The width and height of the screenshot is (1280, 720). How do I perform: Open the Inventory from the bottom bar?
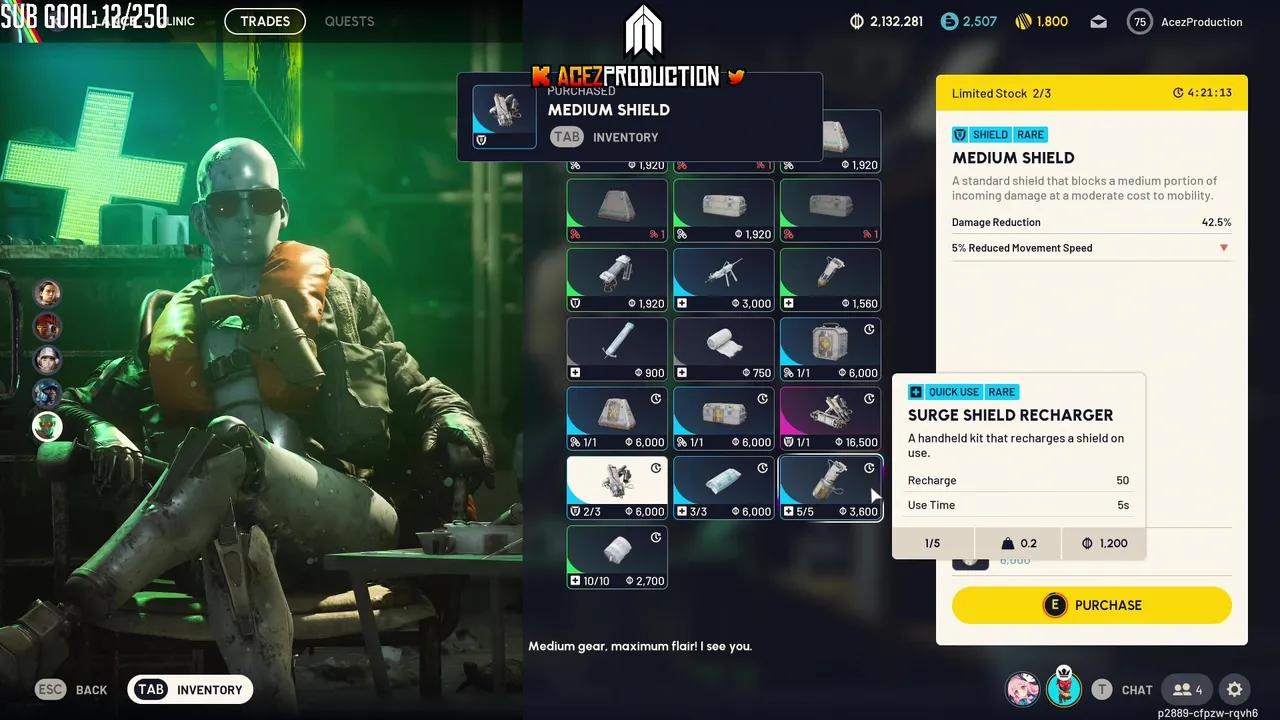[190, 689]
